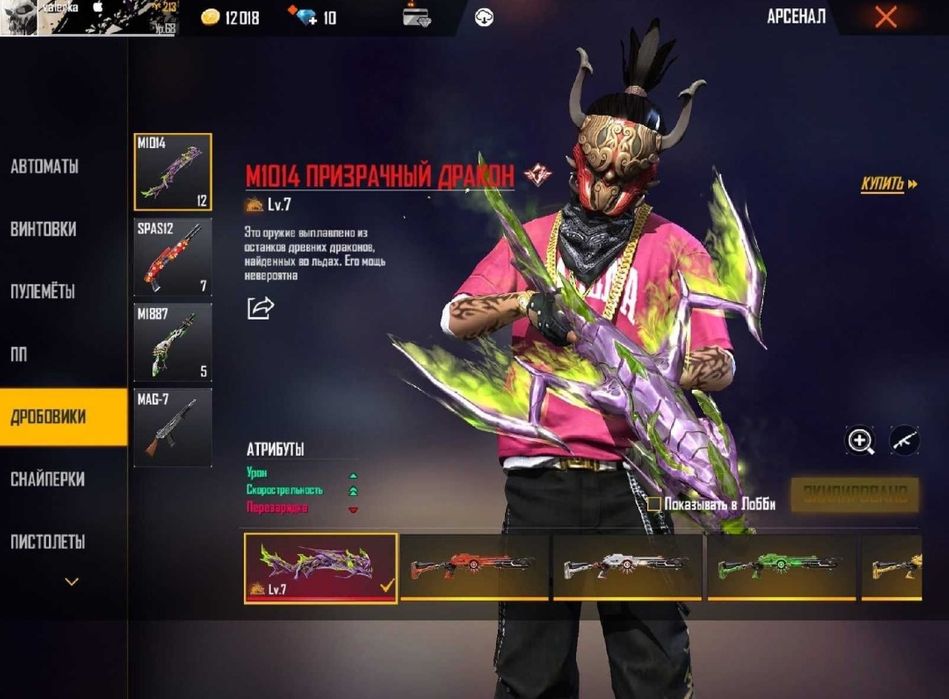Zoom in with the magnifier icon
Viewport: 949px width, 699px height.
[x=860, y=440]
